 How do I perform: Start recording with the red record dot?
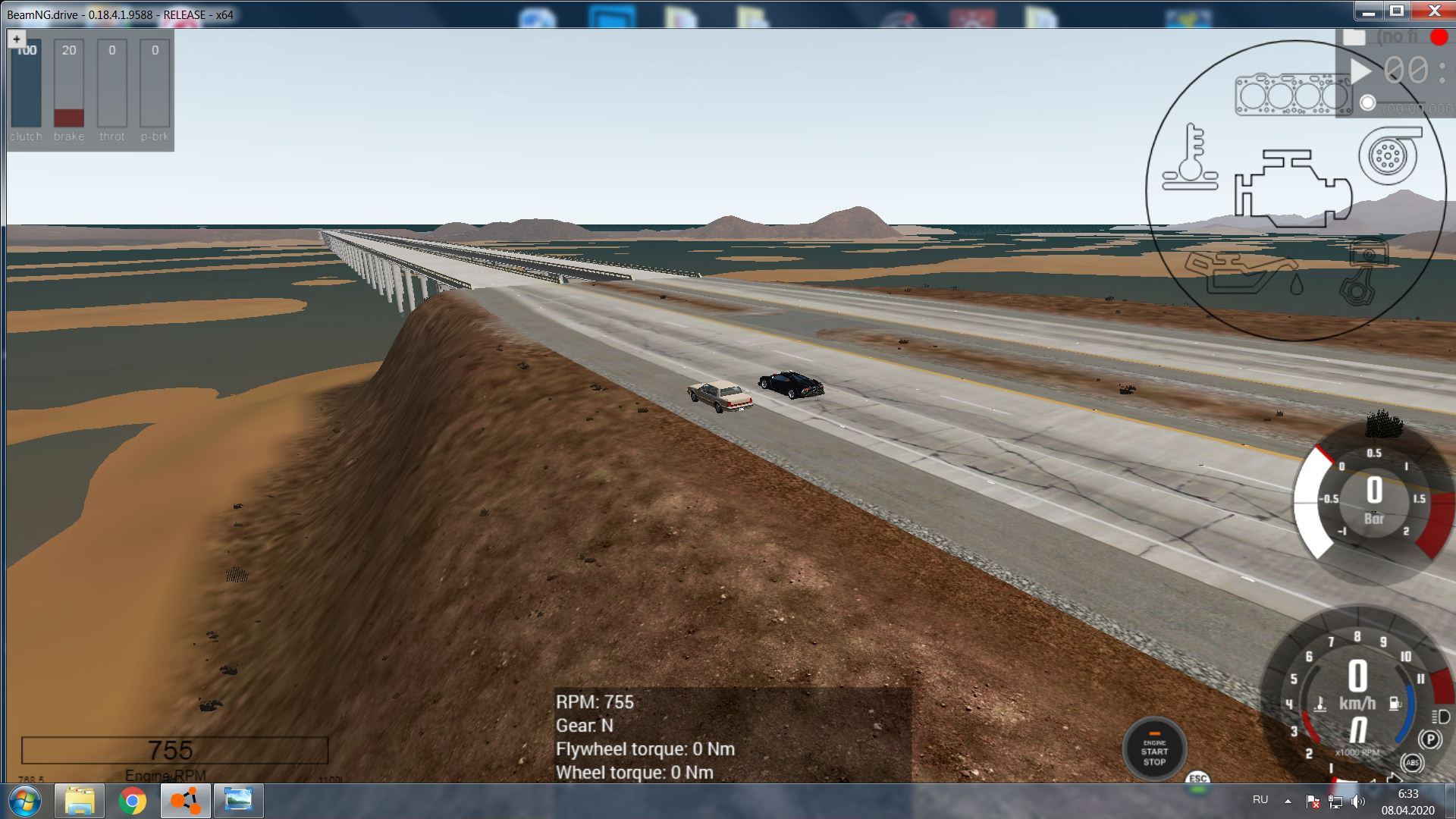pos(1438,37)
